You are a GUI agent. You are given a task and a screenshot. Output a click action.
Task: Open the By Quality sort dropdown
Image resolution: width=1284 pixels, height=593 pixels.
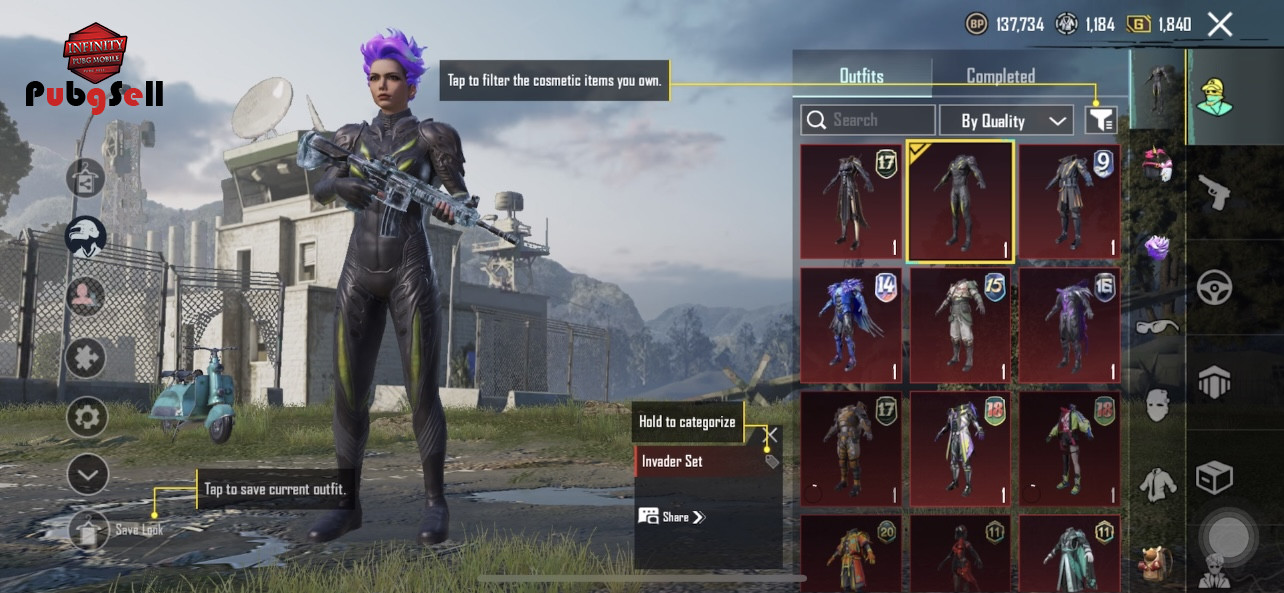[x=1006, y=121]
